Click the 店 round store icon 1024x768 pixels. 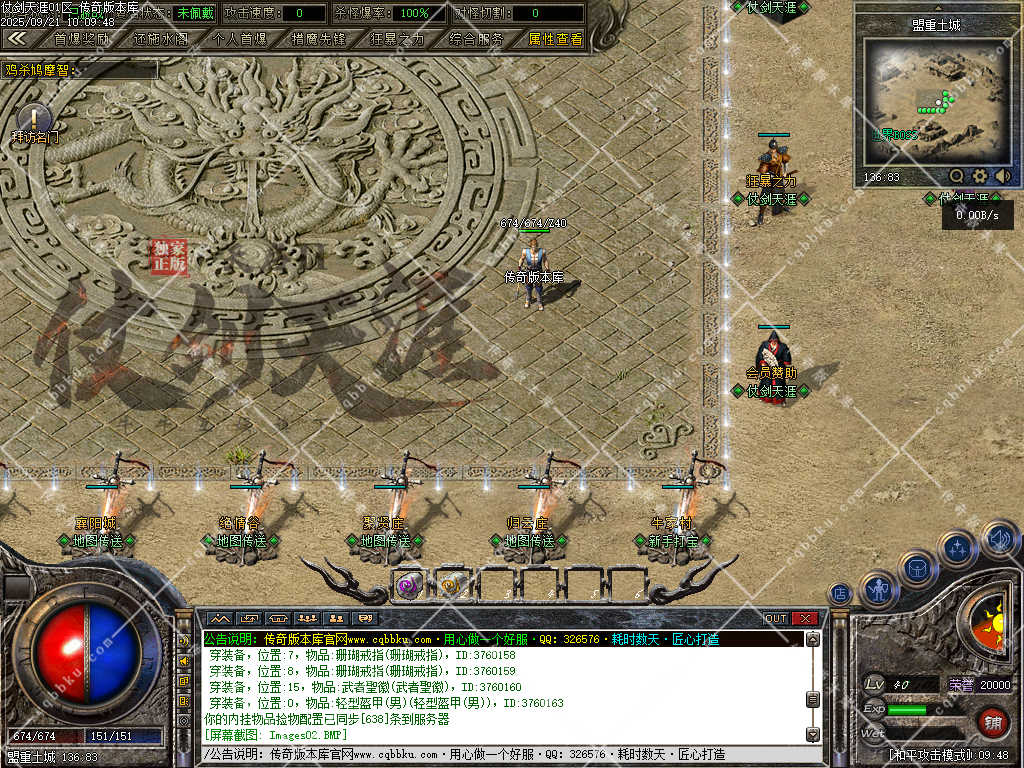pyautogui.click(x=840, y=593)
